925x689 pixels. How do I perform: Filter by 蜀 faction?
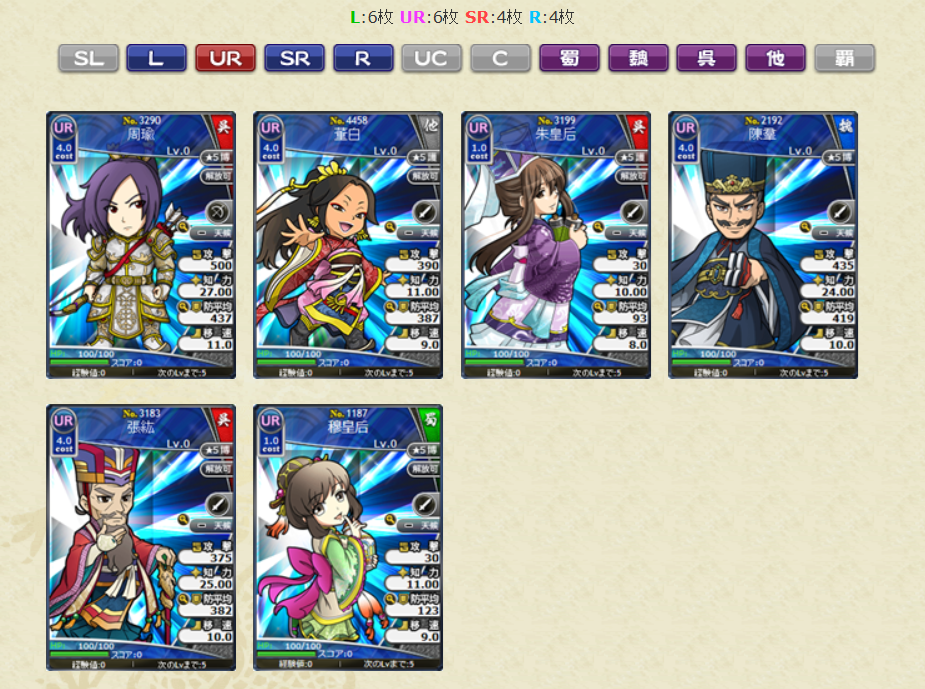point(569,58)
